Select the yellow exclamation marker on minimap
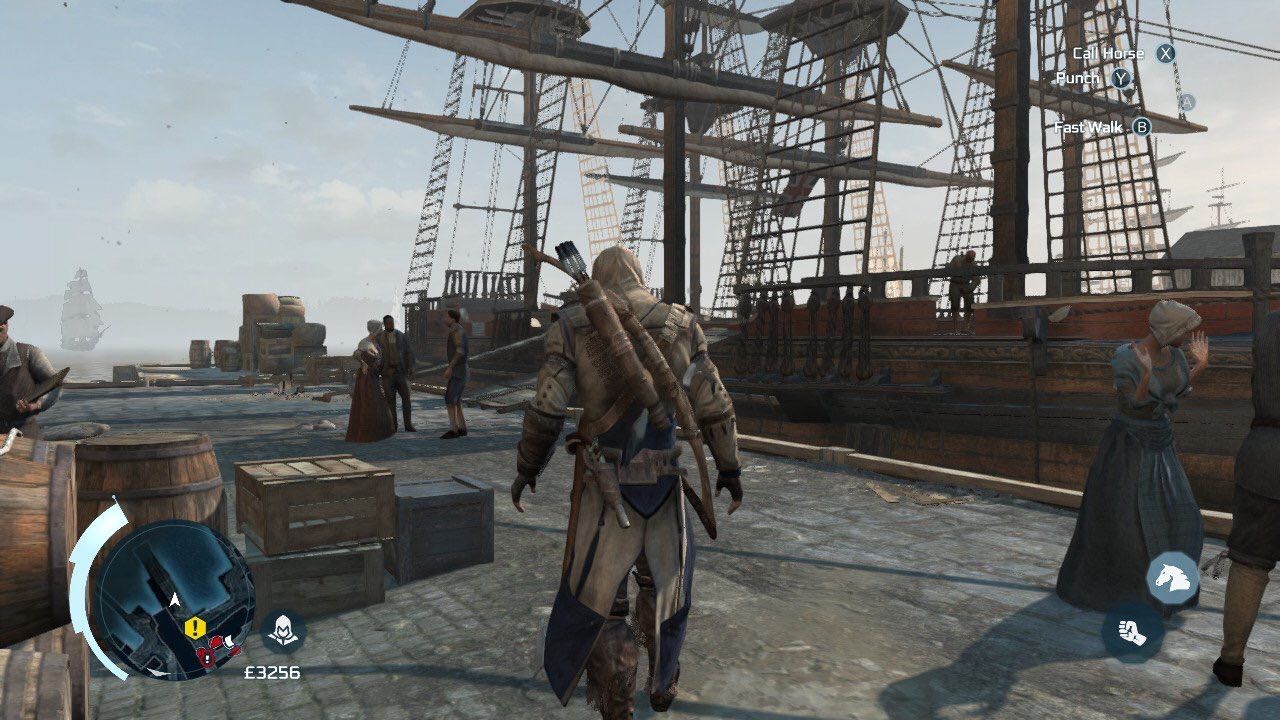 194,627
